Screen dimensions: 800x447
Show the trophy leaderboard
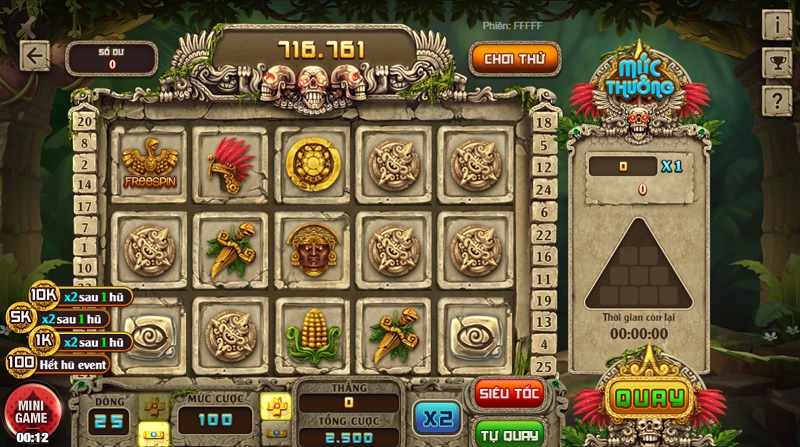pos(776,62)
